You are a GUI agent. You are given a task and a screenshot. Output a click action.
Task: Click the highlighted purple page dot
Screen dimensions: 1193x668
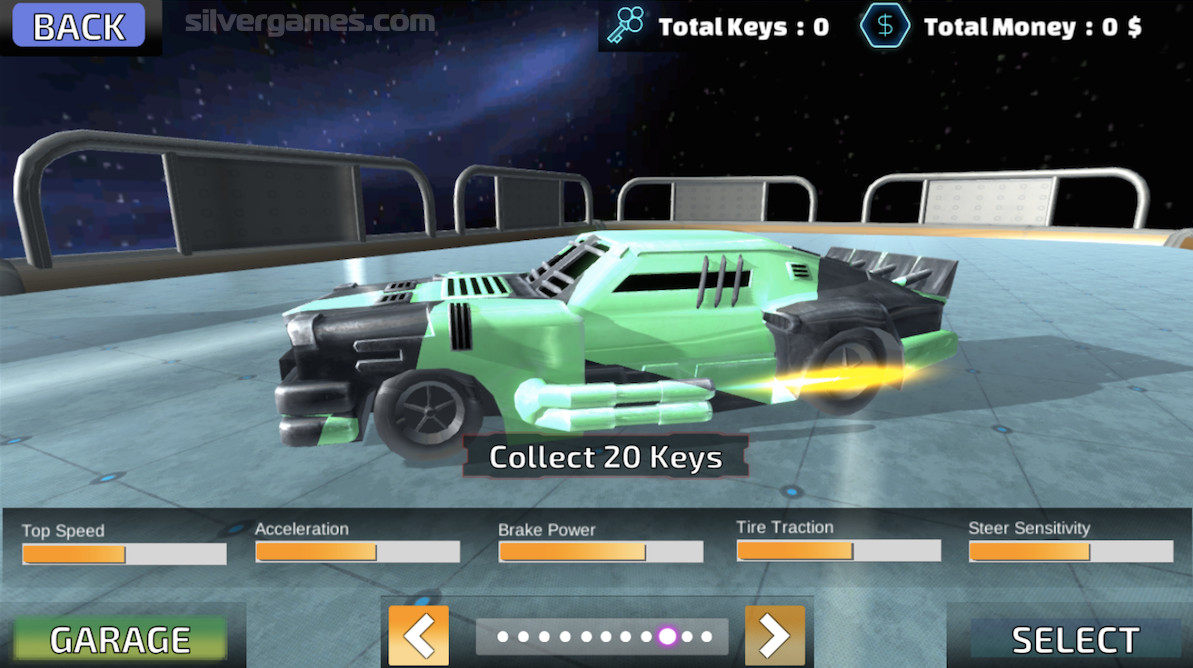(667, 636)
